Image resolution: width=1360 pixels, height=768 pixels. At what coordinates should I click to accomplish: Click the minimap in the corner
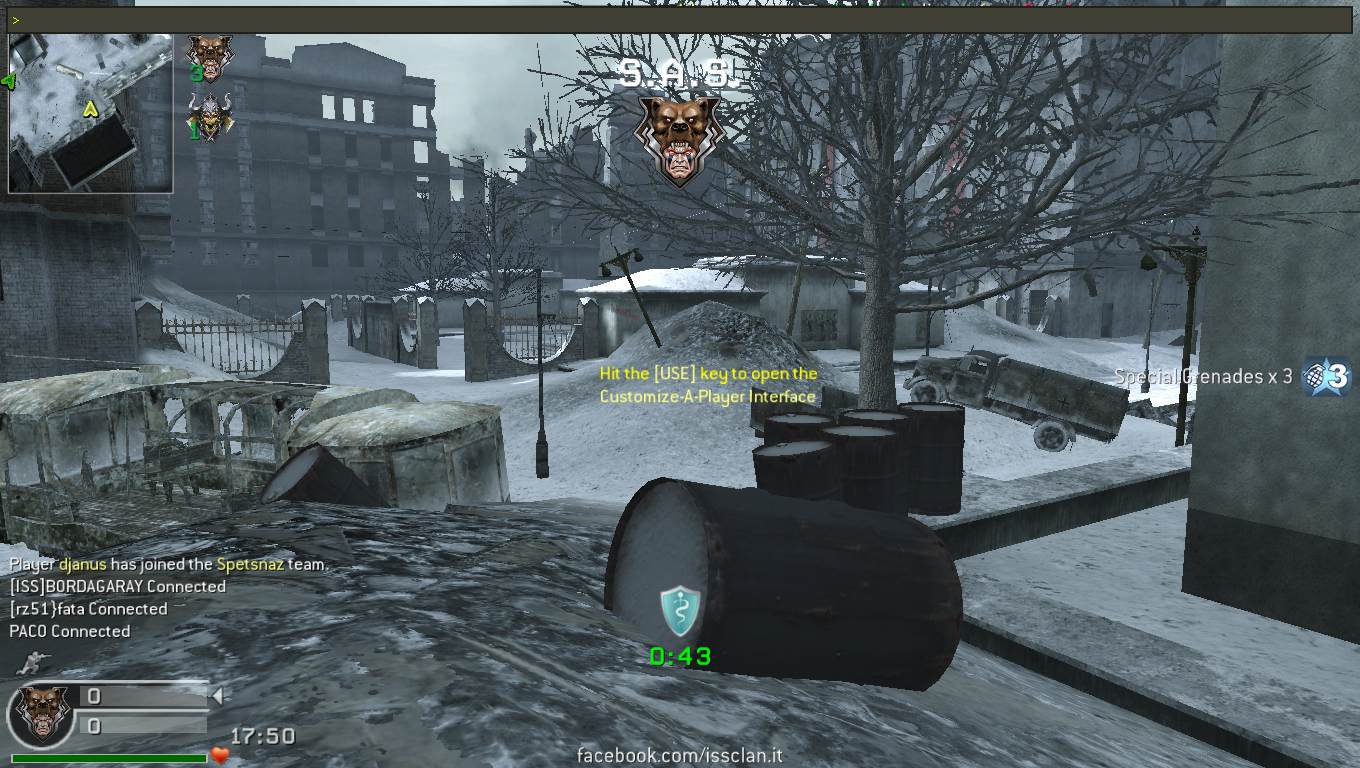click(90, 112)
